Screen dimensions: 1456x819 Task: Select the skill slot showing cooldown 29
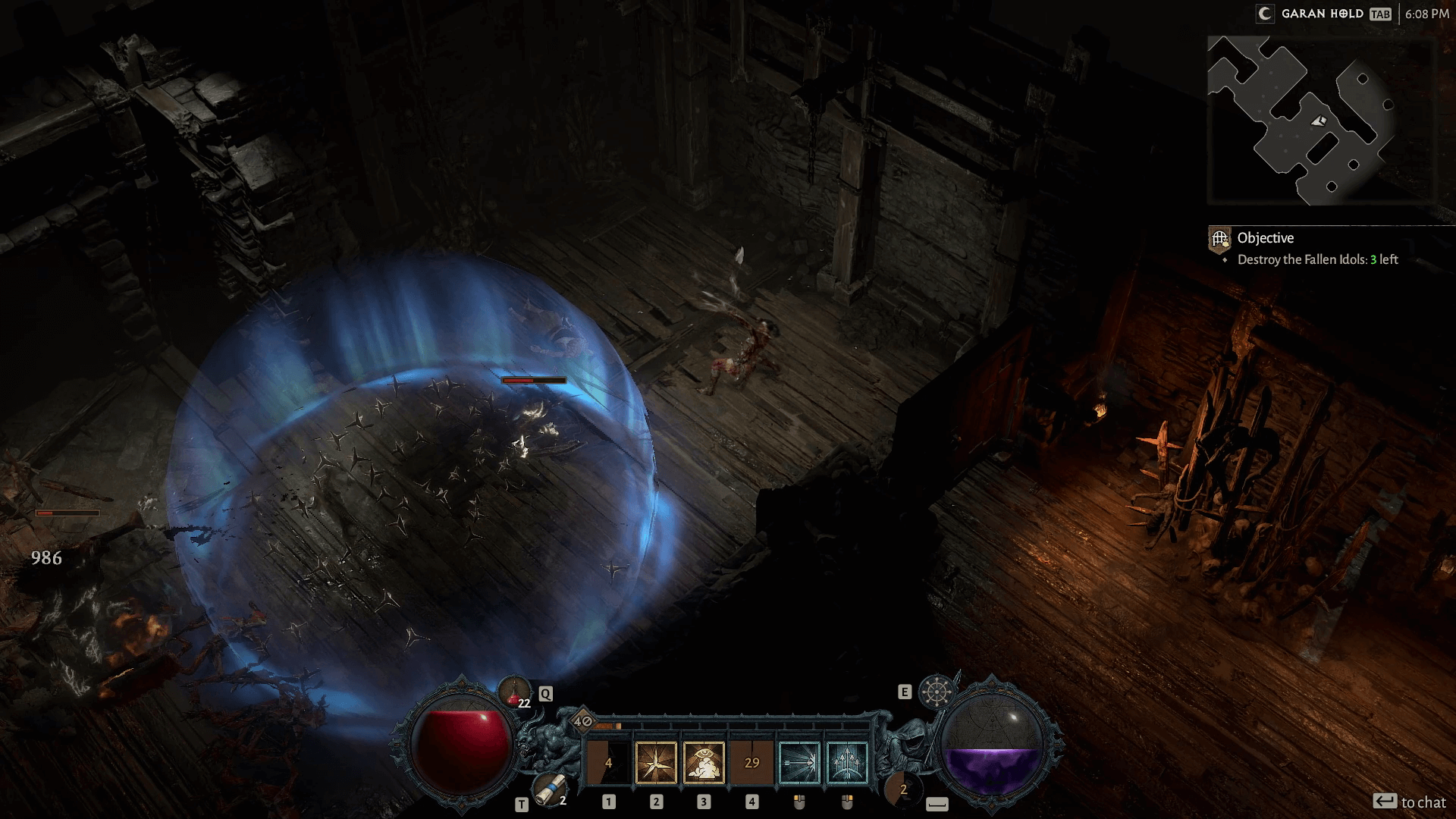click(x=752, y=761)
